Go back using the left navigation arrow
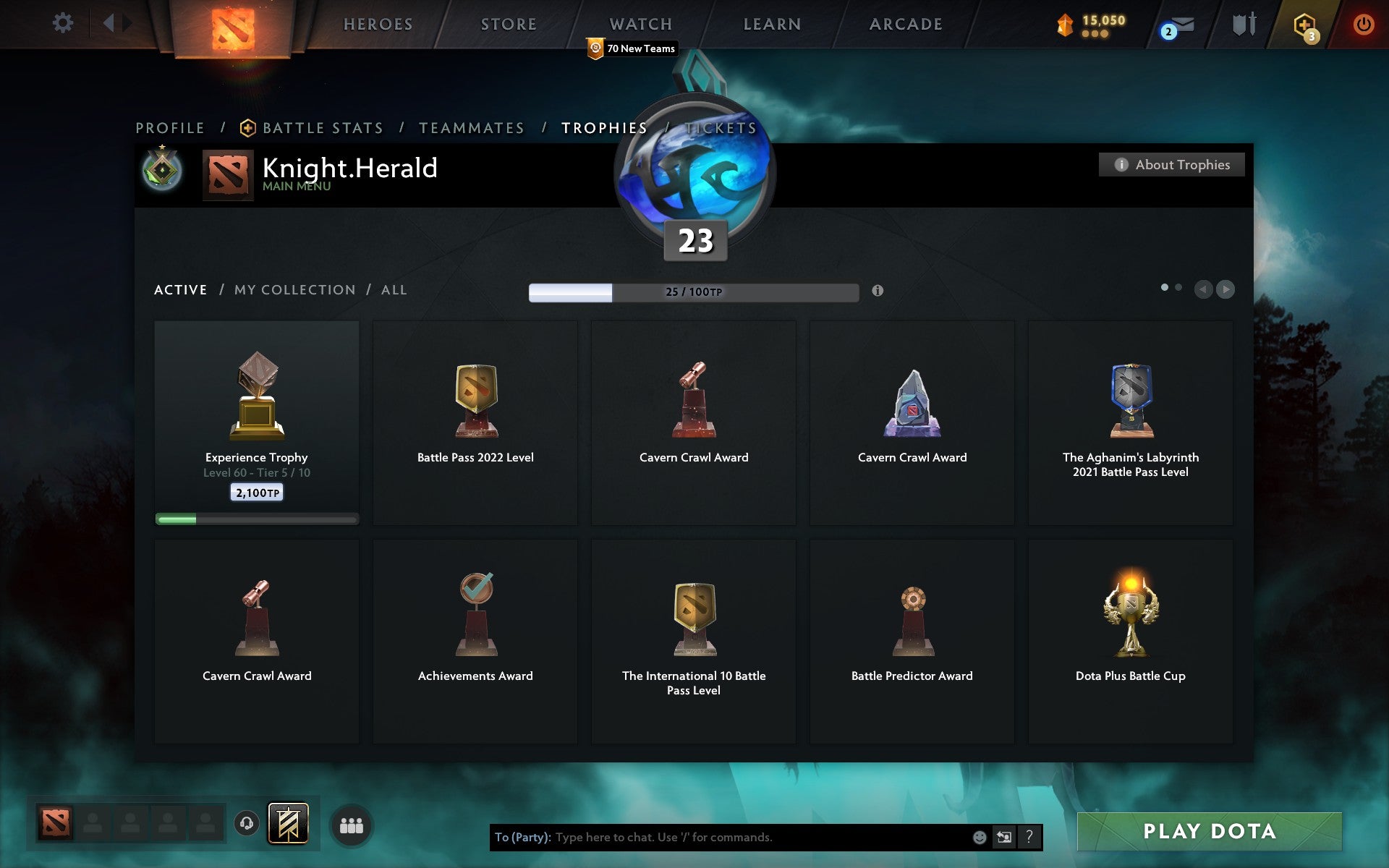 tap(1202, 289)
